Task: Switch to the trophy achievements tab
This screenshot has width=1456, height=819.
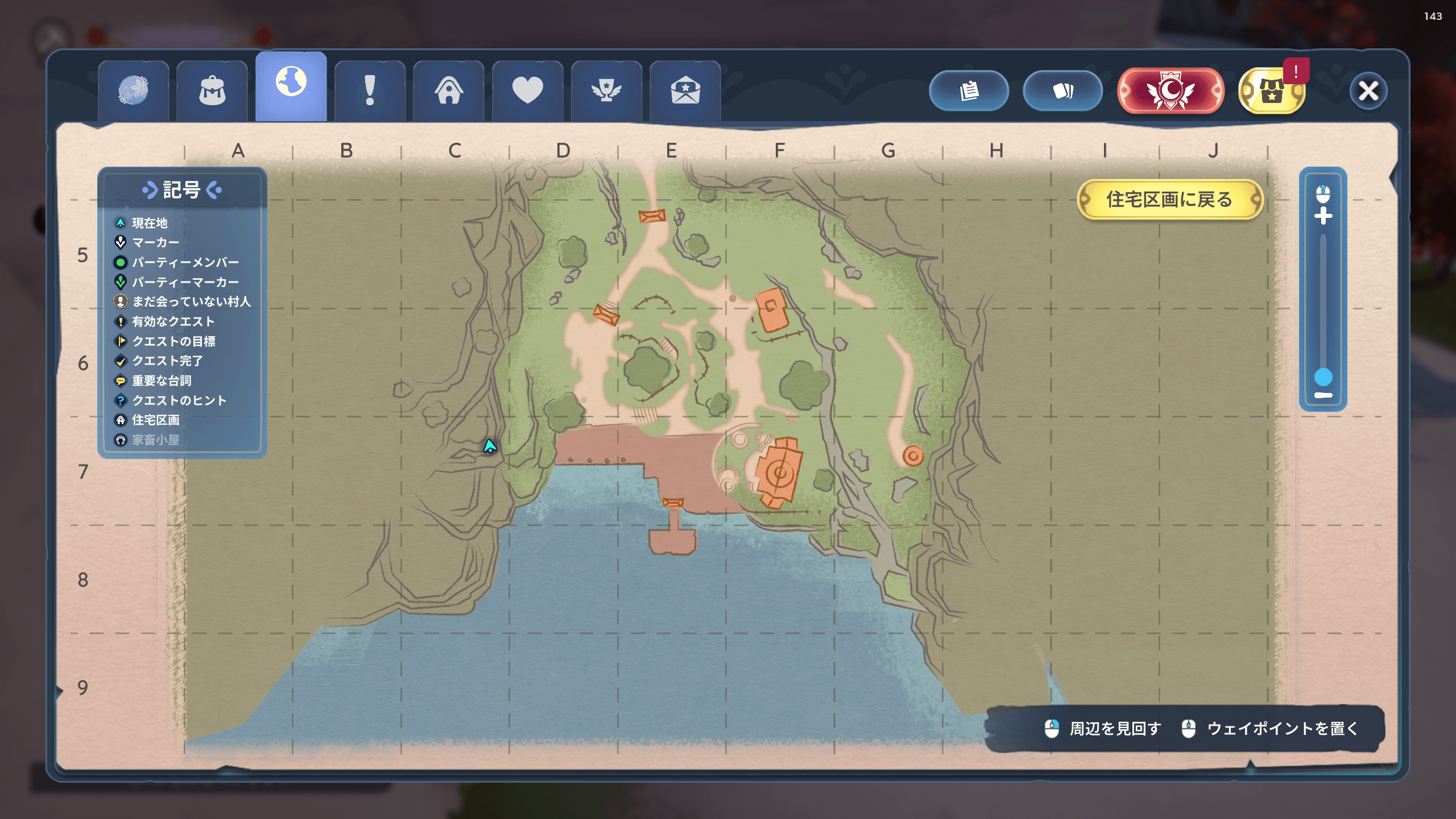Action: [606, 91]
